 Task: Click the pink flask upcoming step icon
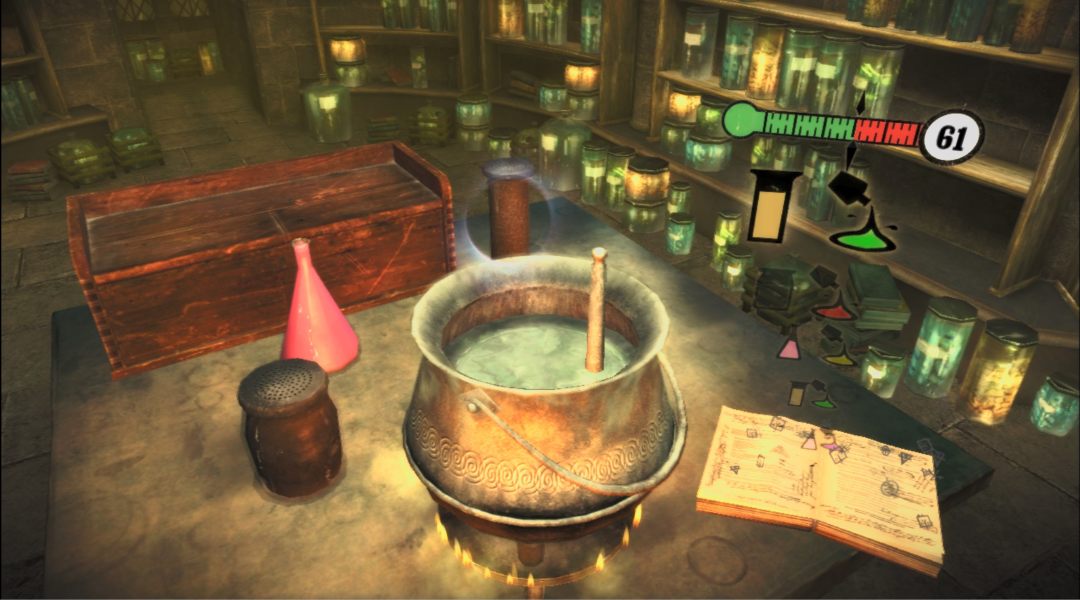tap(789, 348)
